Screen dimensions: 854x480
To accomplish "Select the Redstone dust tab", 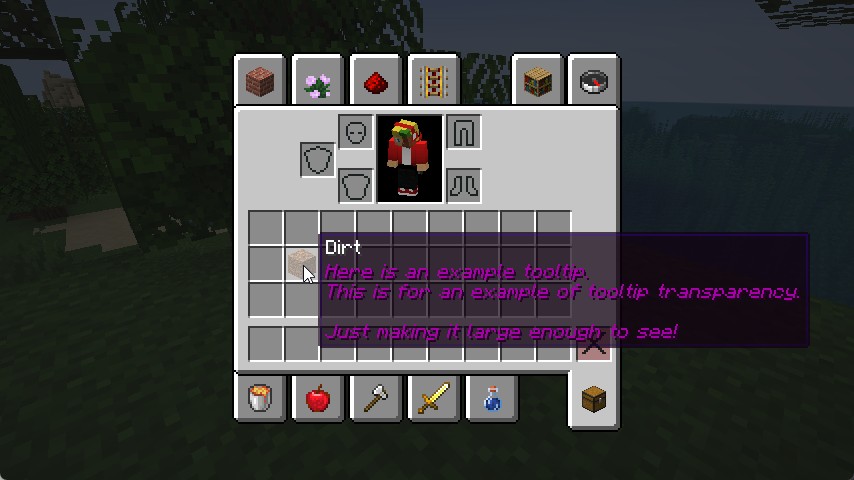I will point(376,81).
